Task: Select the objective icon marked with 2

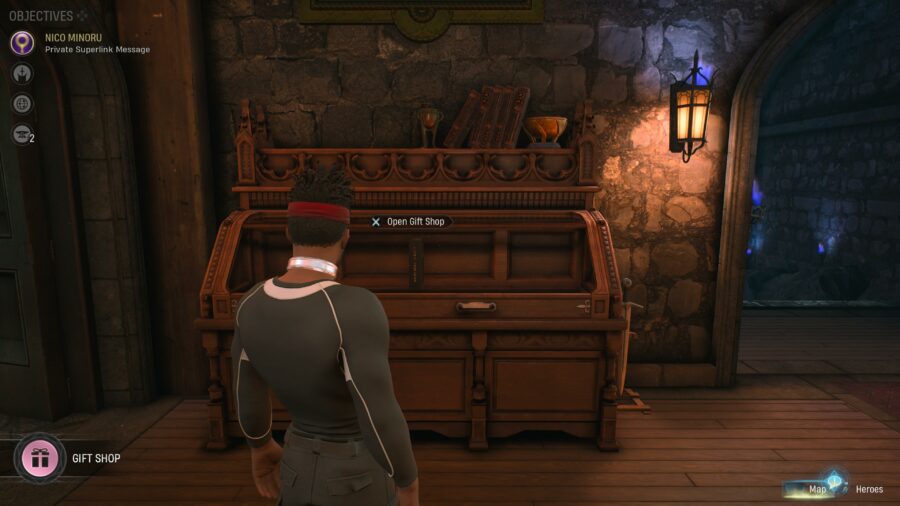Action: pos(22,134)
